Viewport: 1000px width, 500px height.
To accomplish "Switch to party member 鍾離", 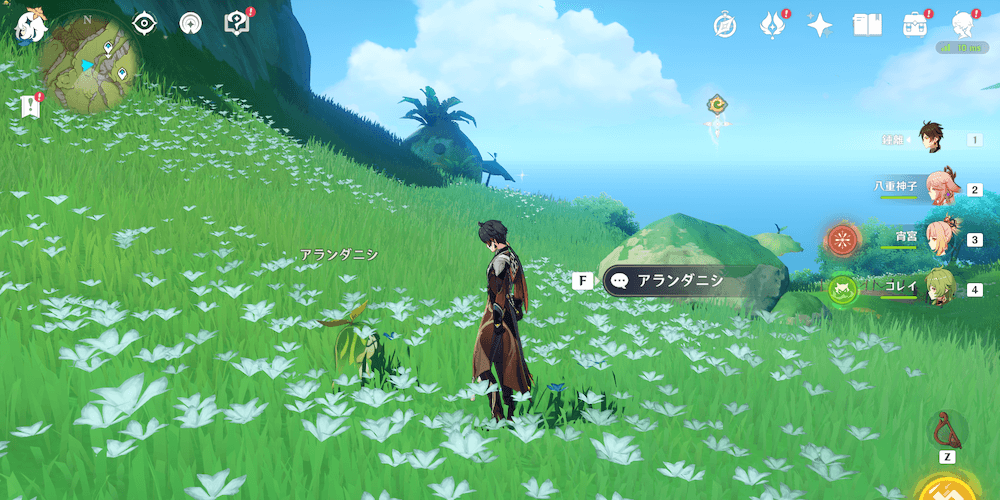I will [932, 139].
